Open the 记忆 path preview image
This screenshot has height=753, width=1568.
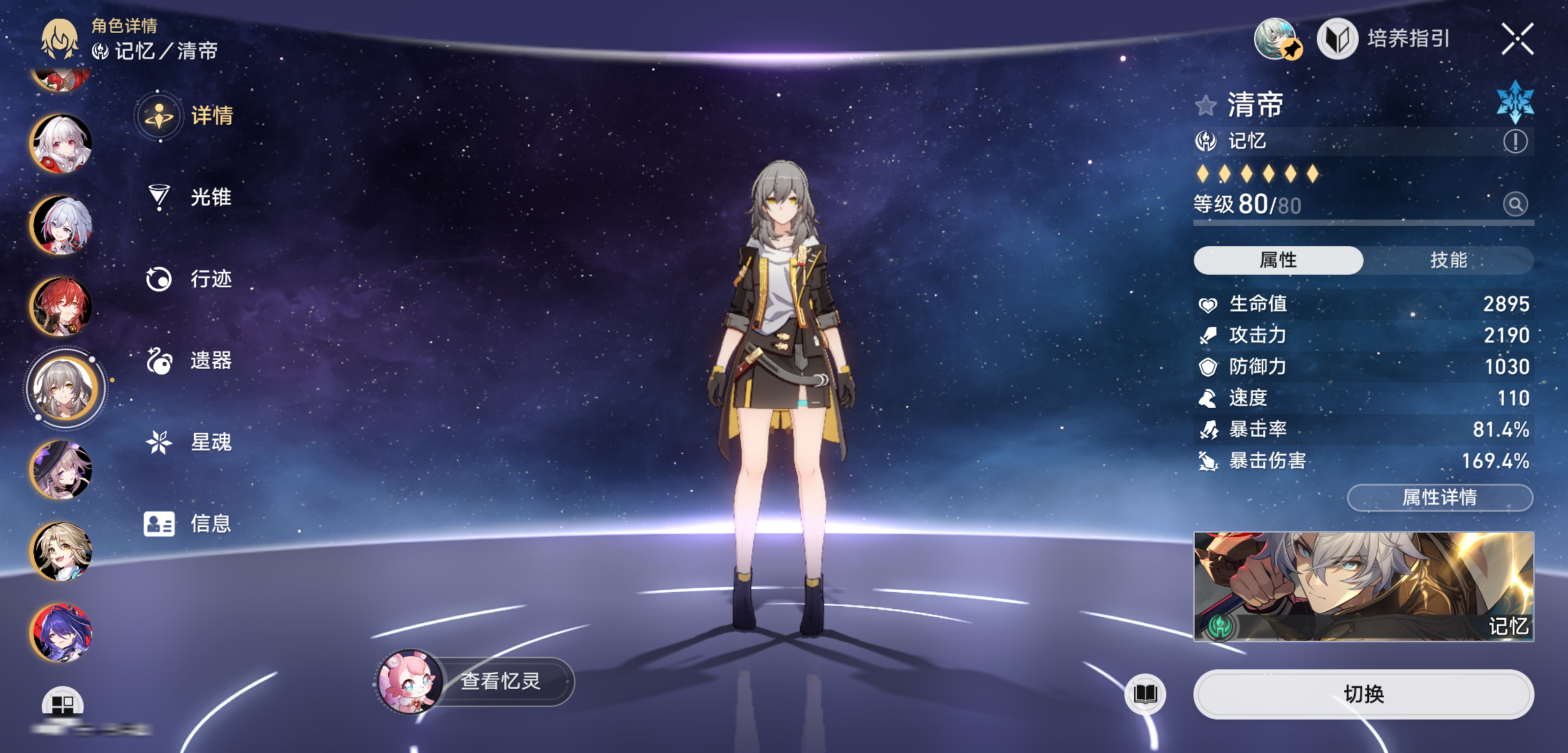point(1363,586)
